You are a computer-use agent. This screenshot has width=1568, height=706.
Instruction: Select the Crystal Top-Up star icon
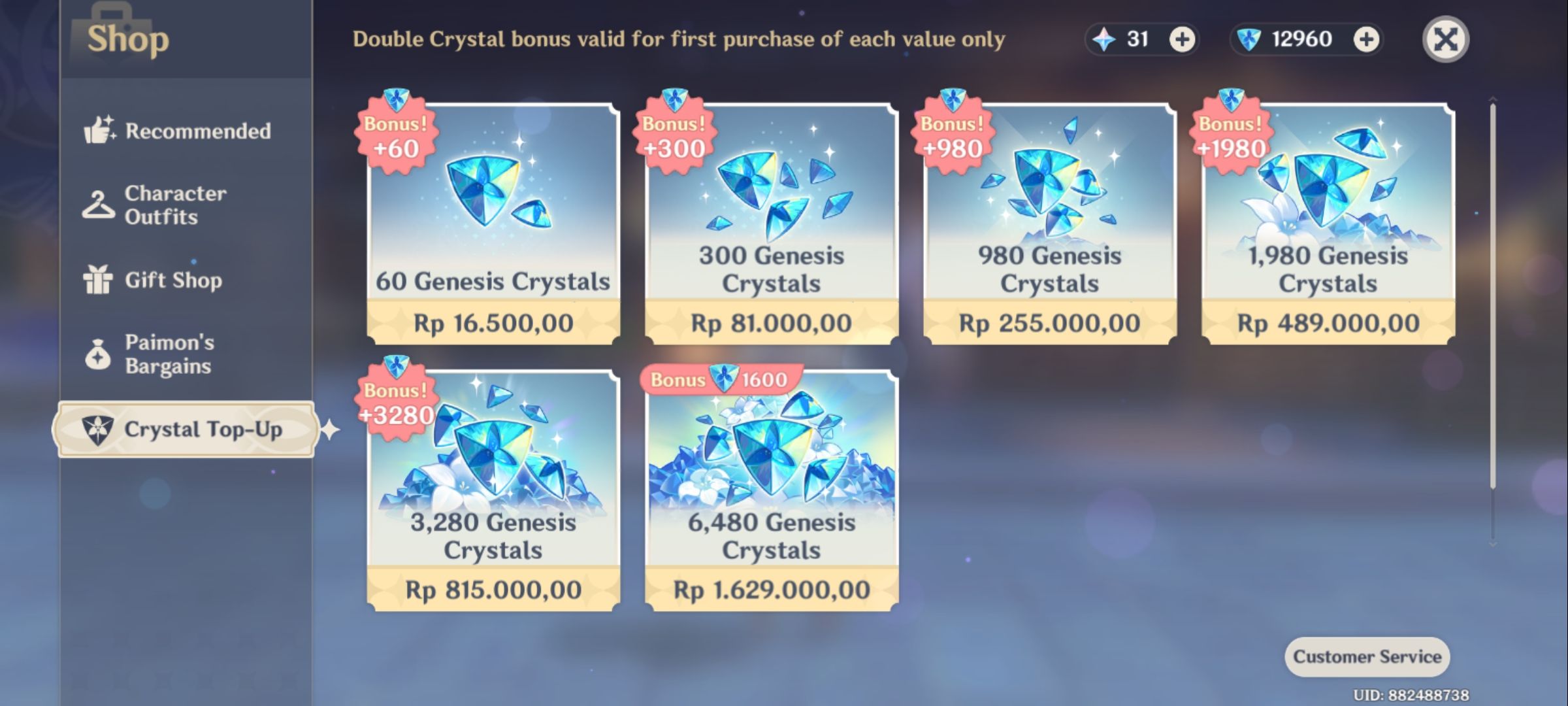tap(99, 429)
